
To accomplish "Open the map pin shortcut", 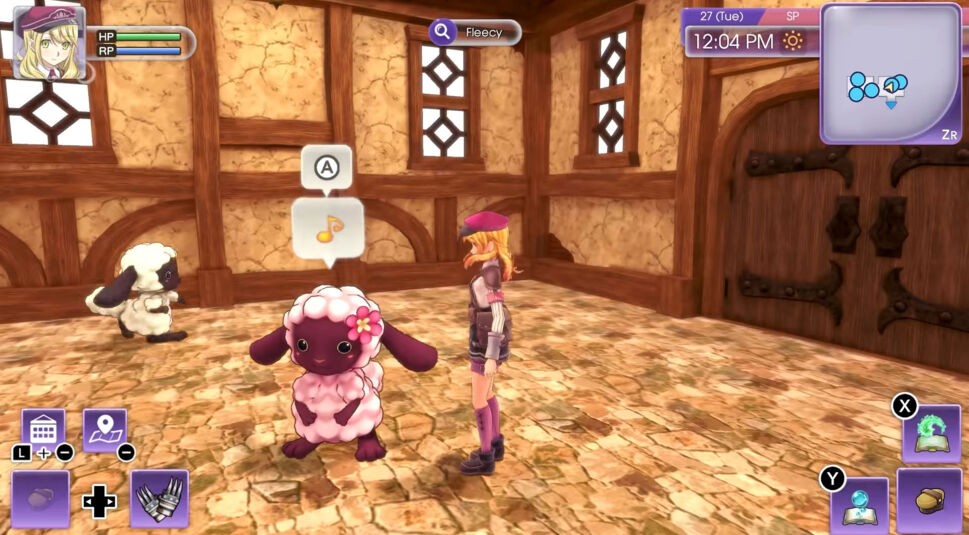I will pos(104,429).
